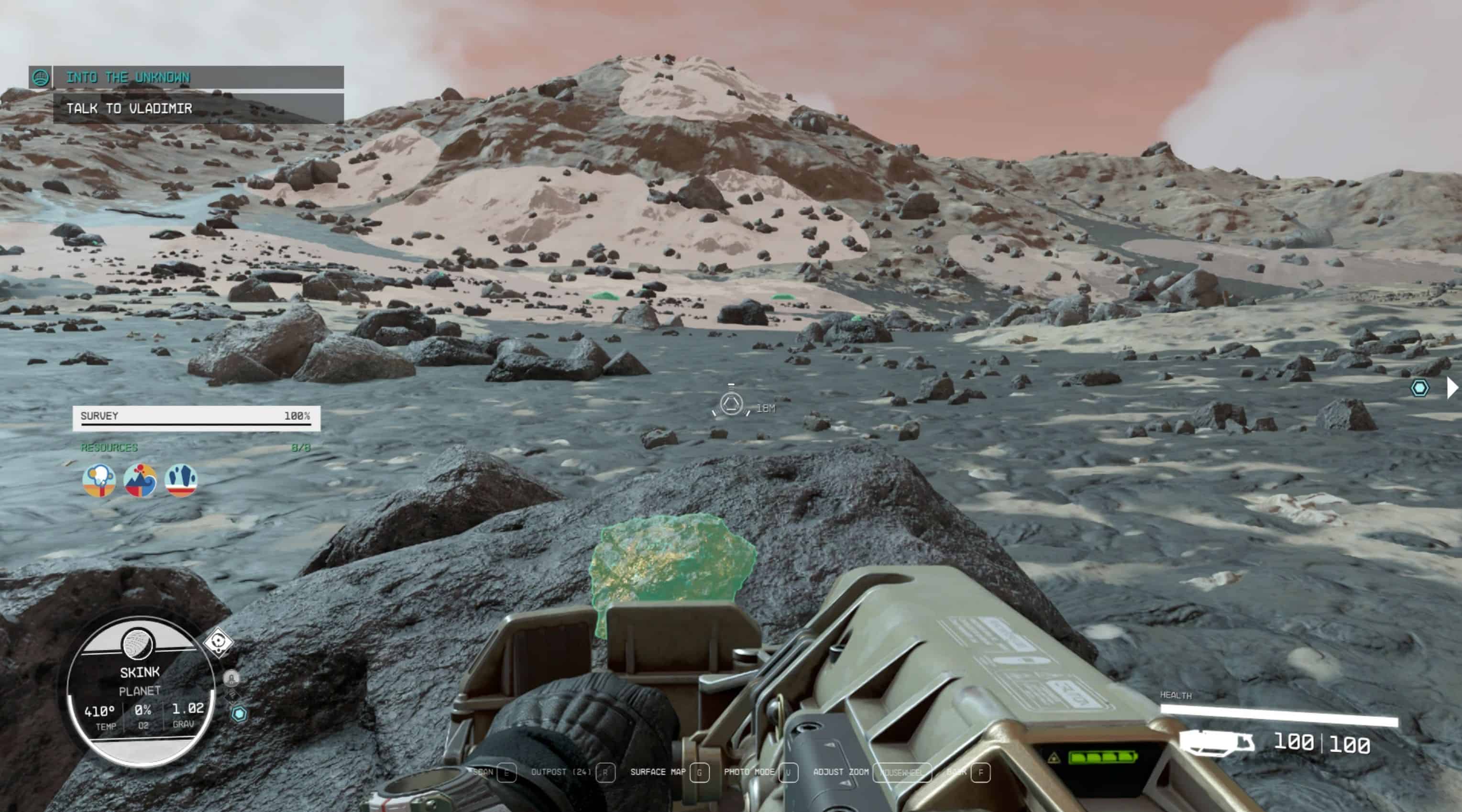Click the white diamond marker beside the compass
Screen dimensions: 1462x812
219,643
